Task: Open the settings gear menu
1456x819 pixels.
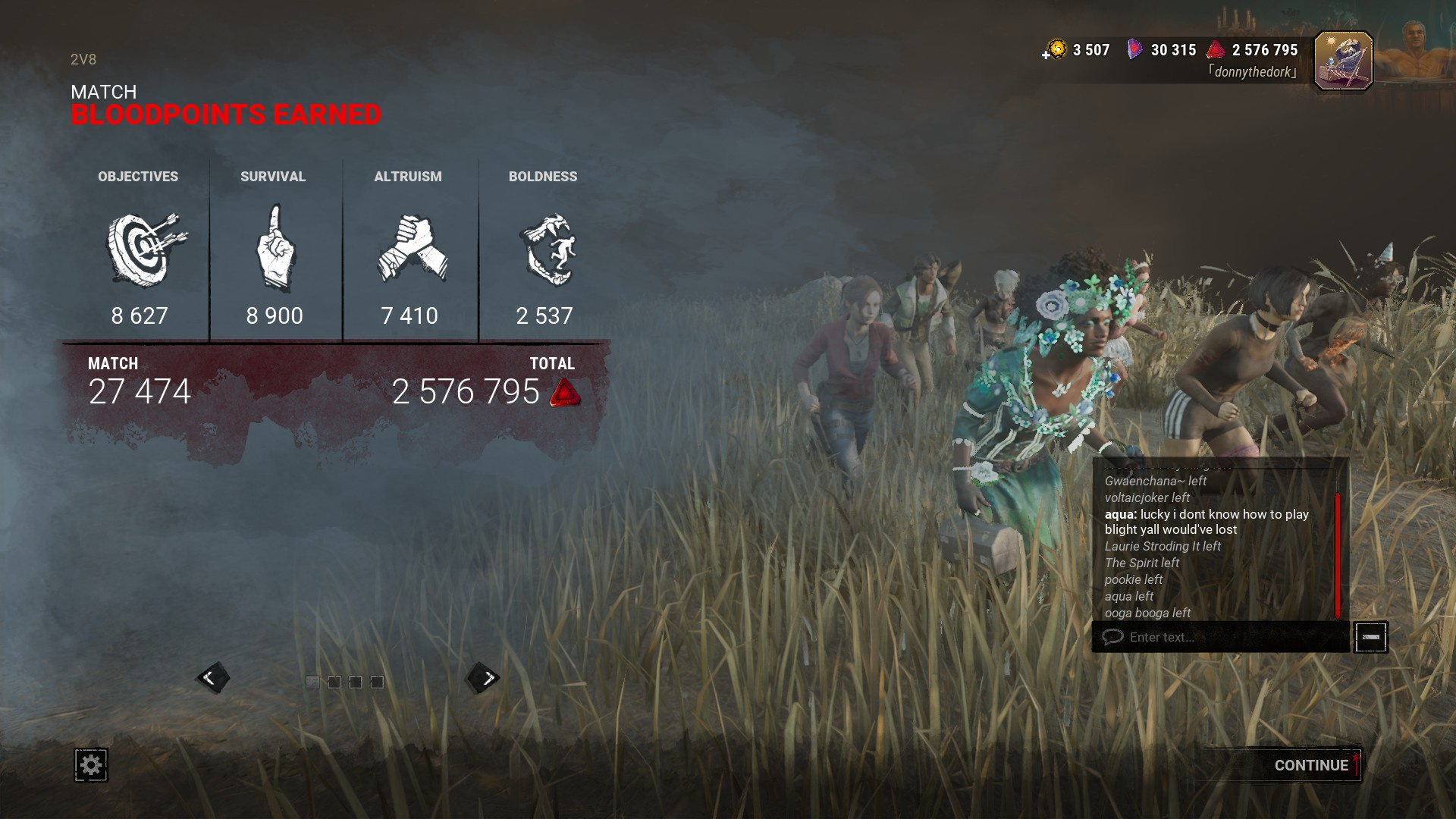Action: point(91,764)
